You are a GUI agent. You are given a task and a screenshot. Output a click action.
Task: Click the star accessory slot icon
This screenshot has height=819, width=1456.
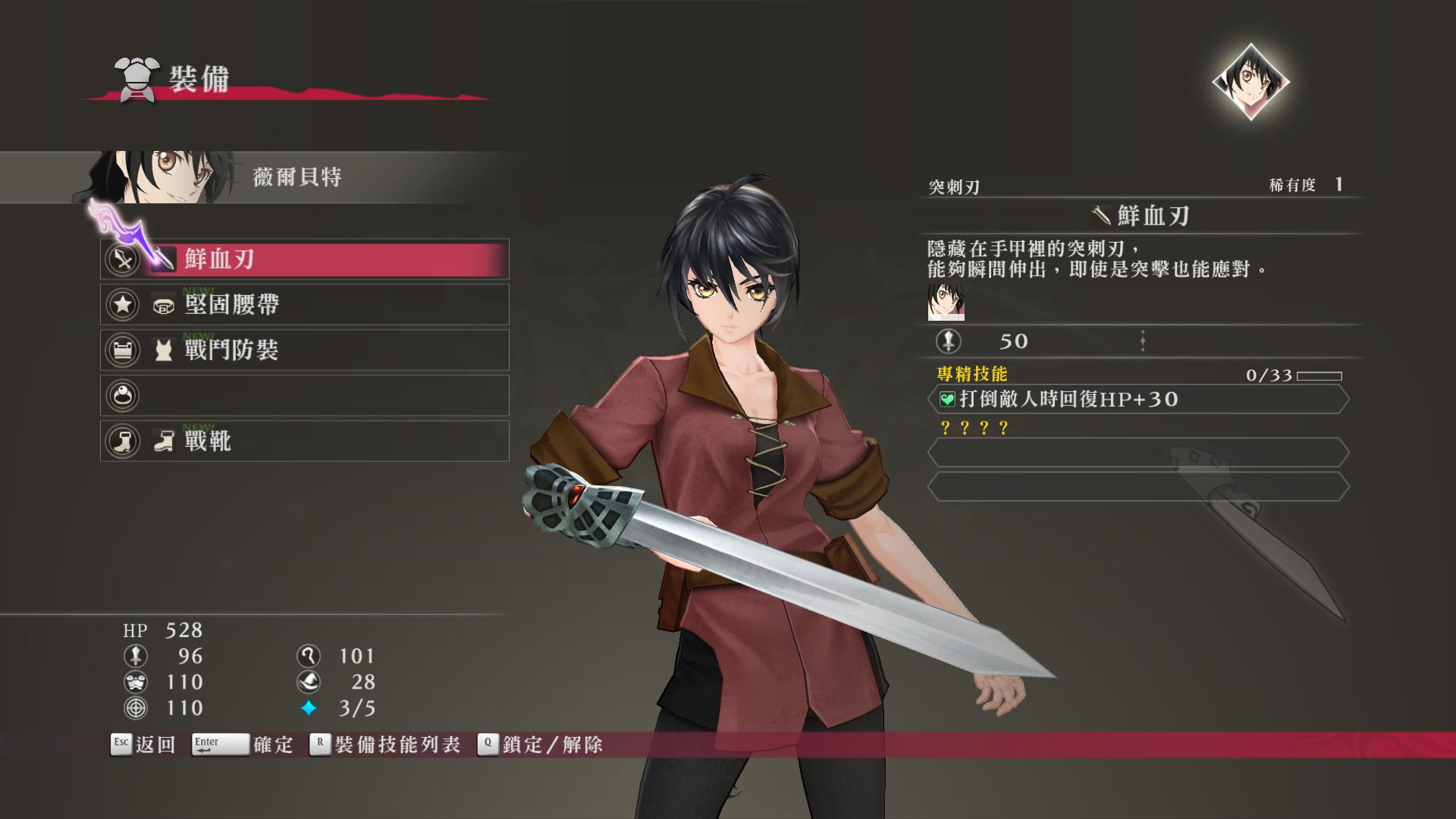[x=121, y=305]
